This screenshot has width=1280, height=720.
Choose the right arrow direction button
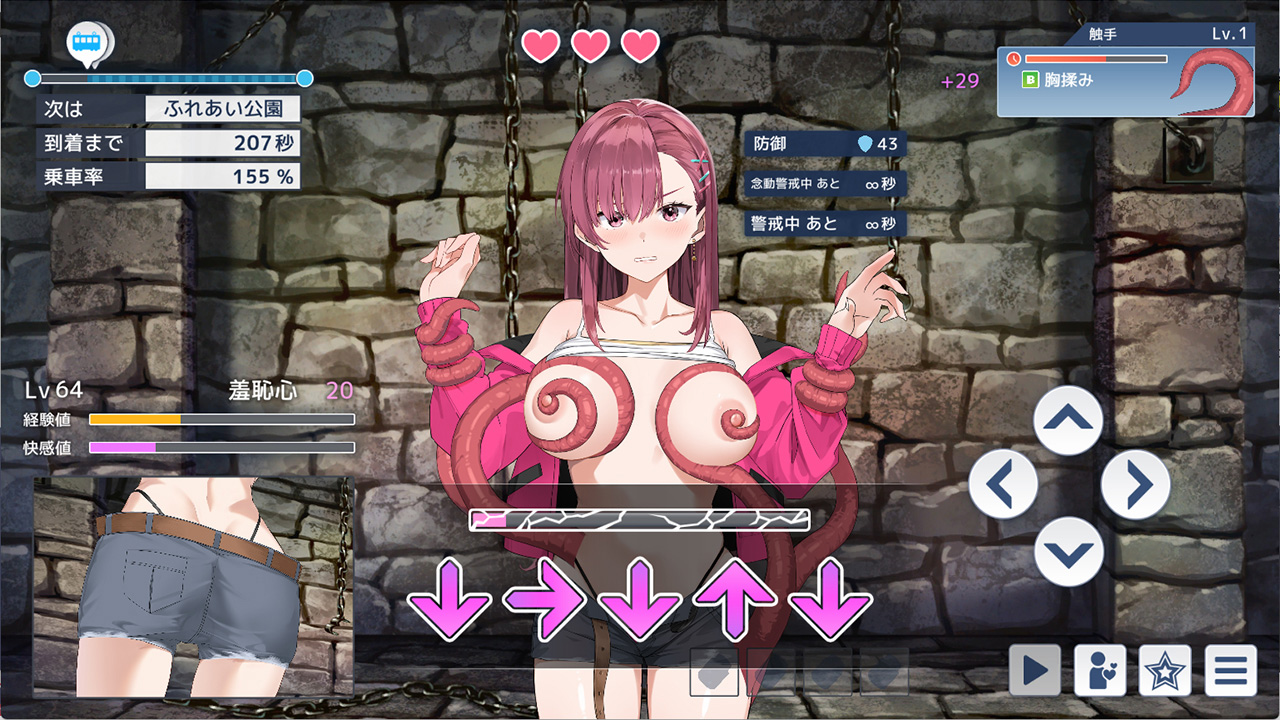1135,486
